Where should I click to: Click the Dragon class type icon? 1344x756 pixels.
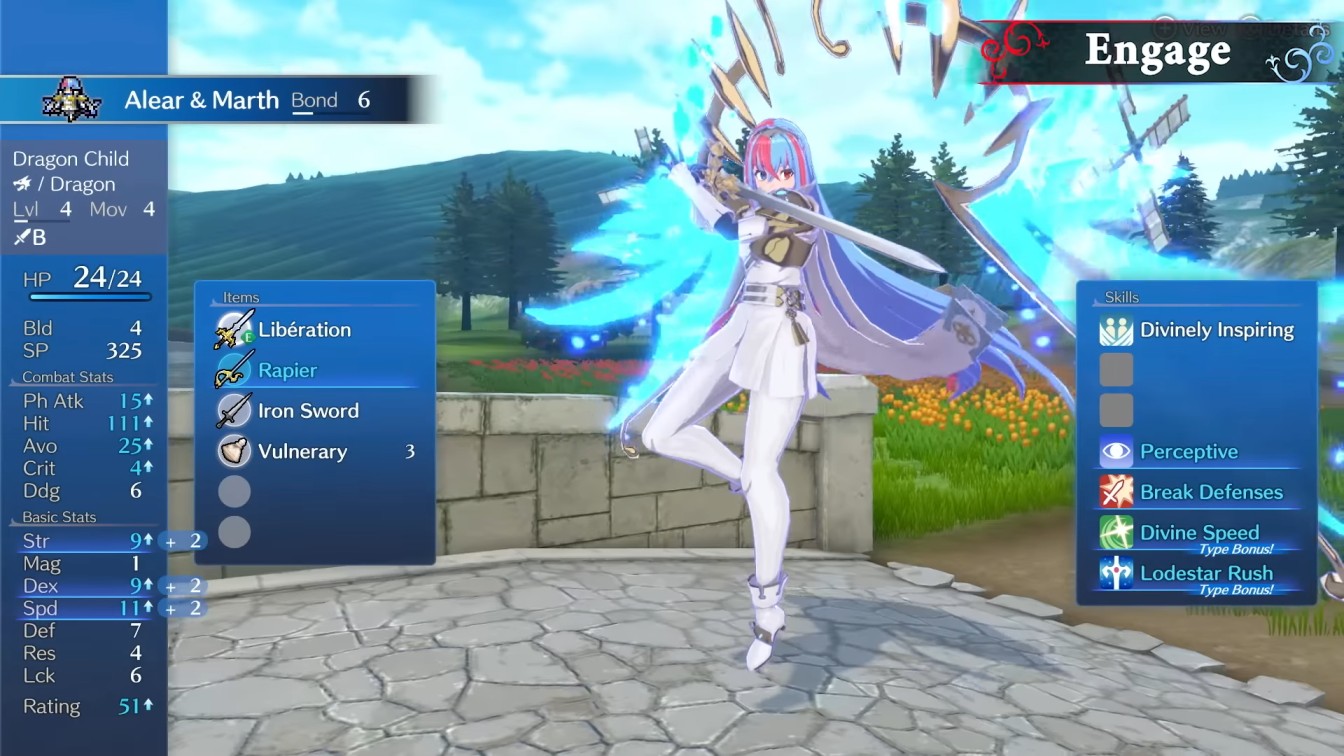(22, 184)
